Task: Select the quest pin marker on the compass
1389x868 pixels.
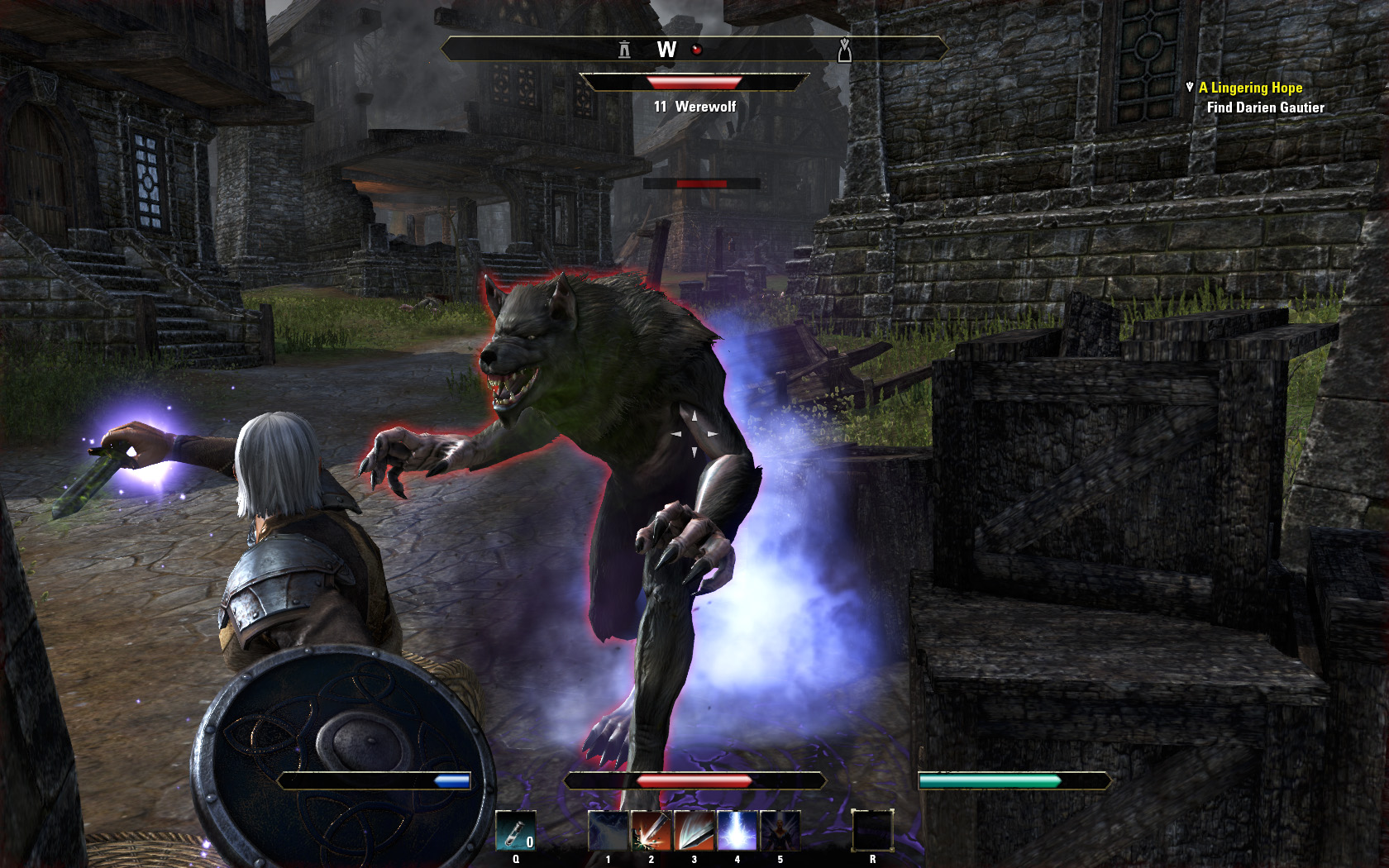Action: [844, 50]
